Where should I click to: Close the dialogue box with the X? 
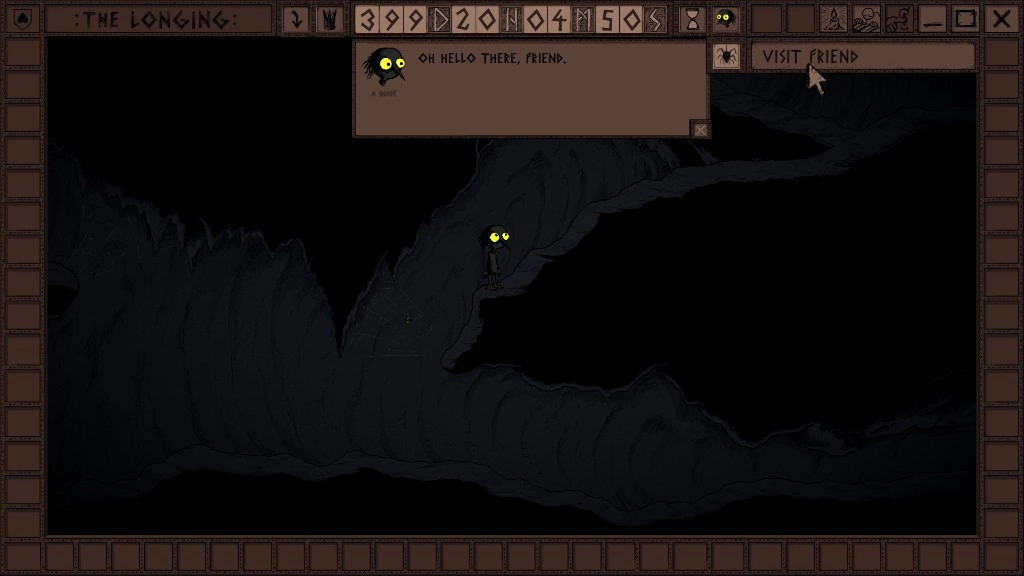click(701, 129)
